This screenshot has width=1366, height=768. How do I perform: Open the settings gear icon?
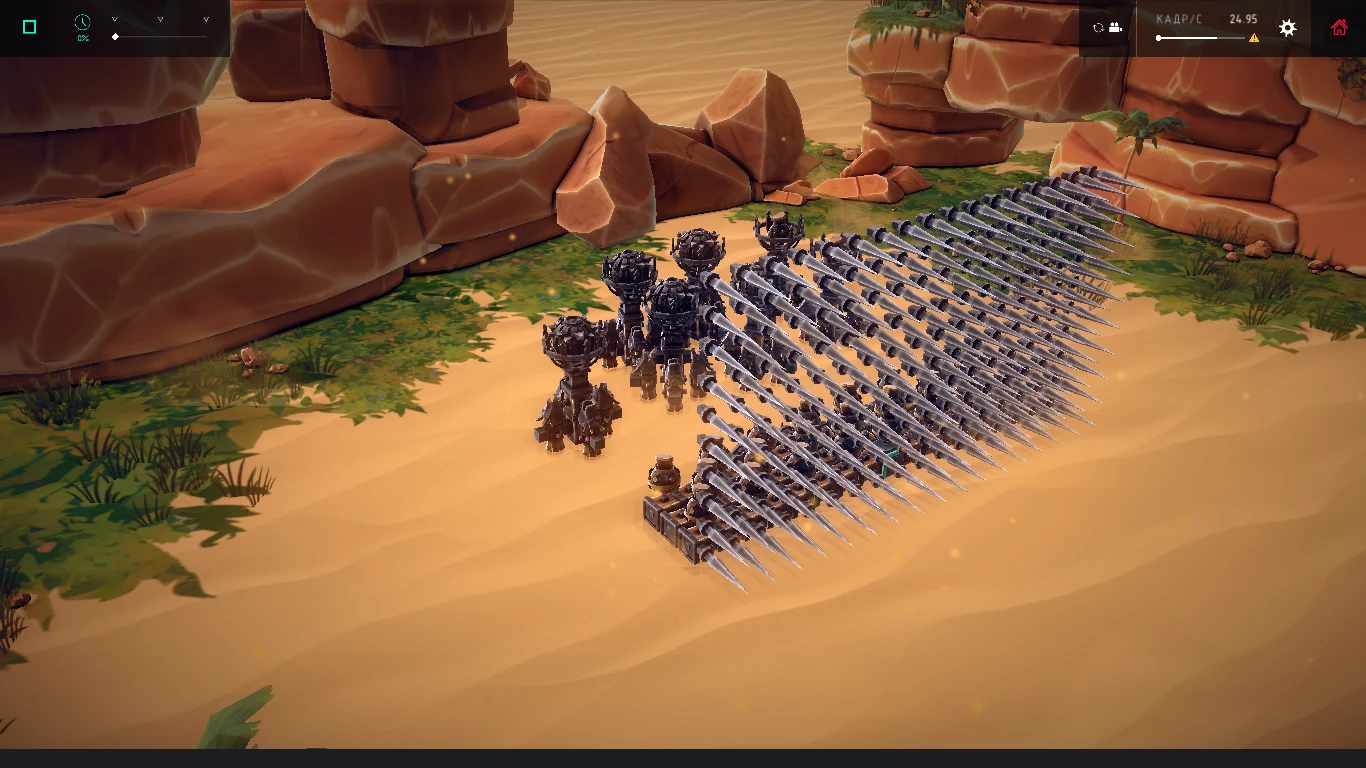[x=1287, y=27]
